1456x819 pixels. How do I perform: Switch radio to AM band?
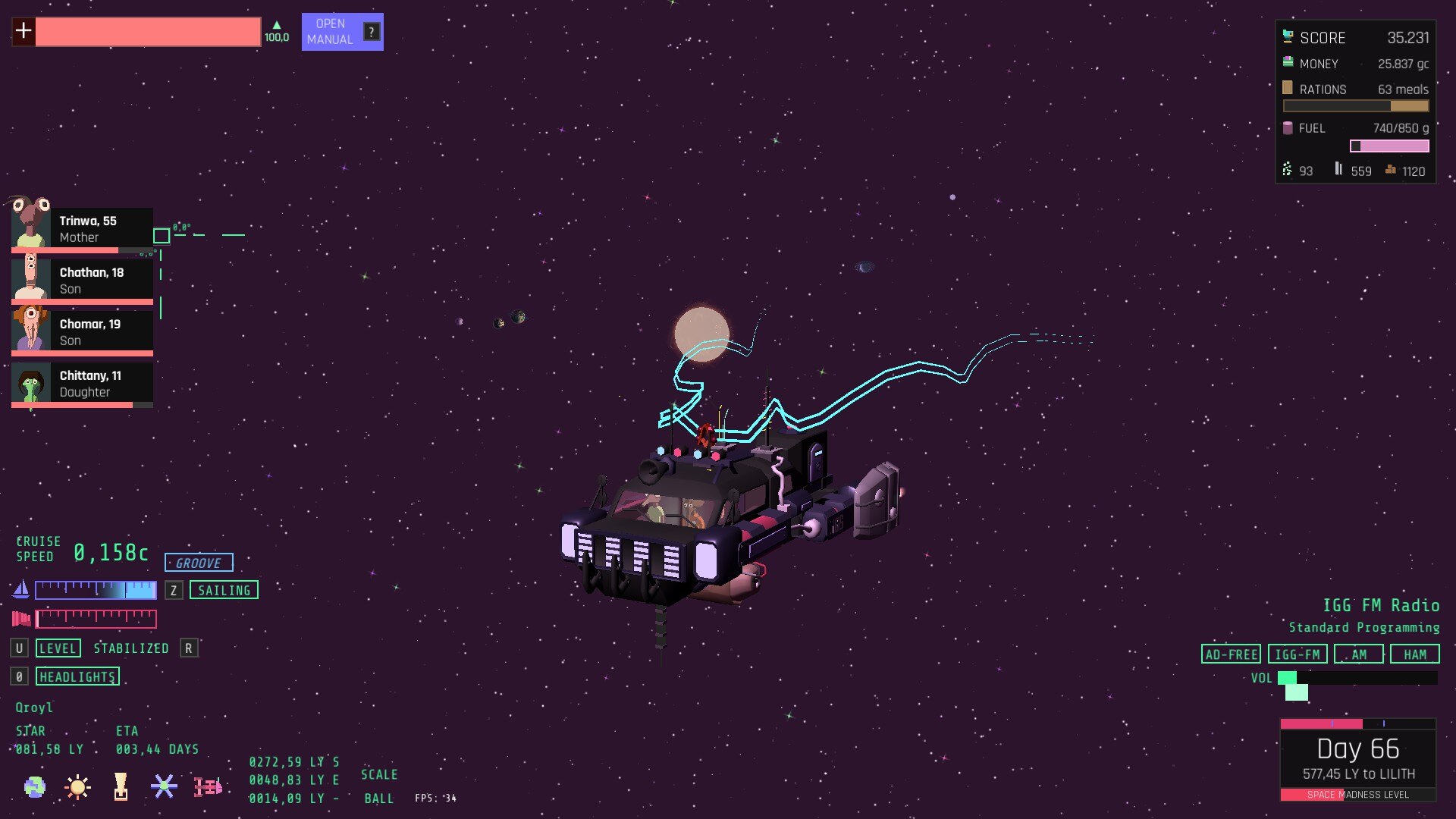1359,654
